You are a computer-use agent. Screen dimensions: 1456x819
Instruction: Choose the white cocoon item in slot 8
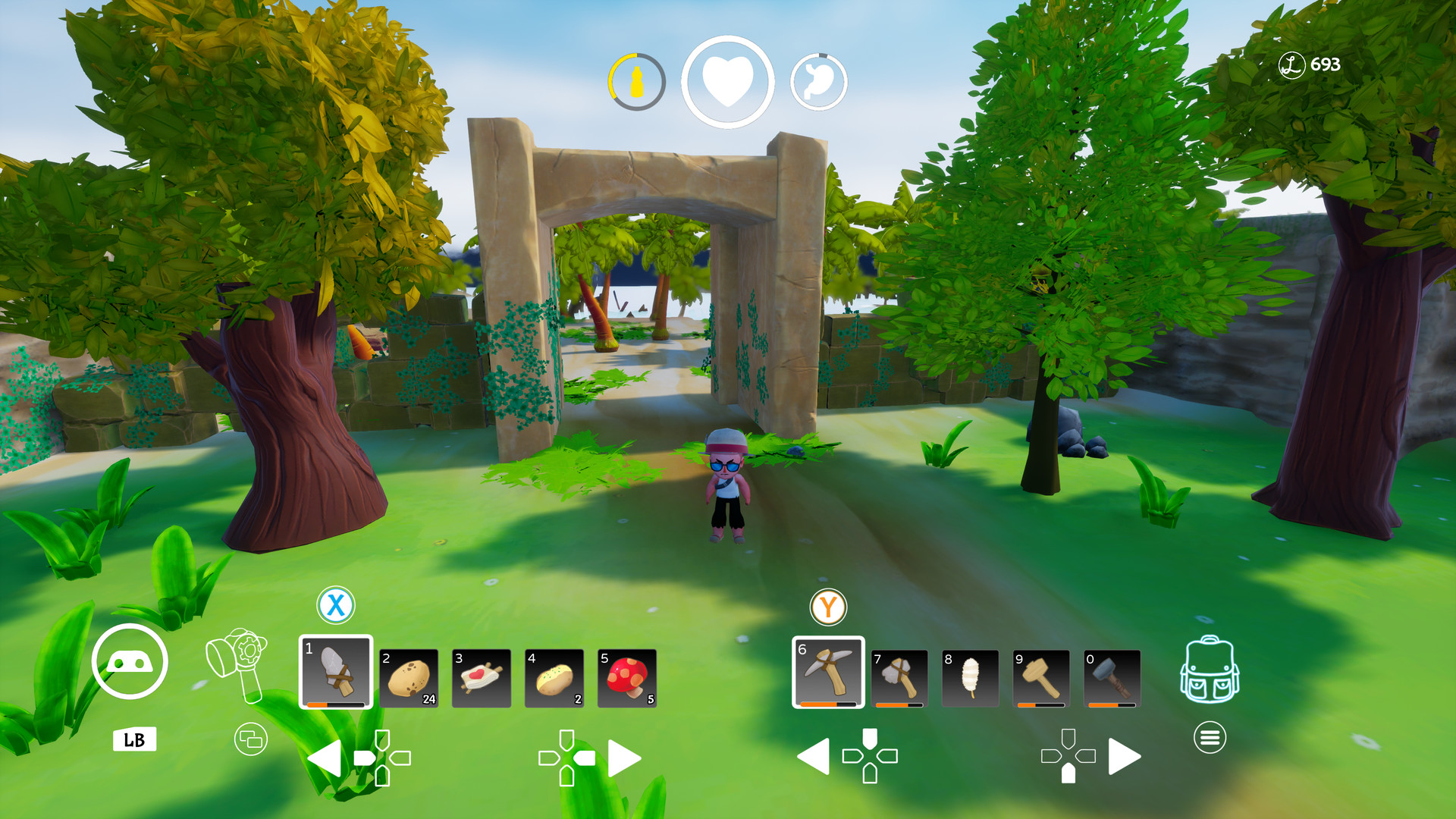coord(970,678)
